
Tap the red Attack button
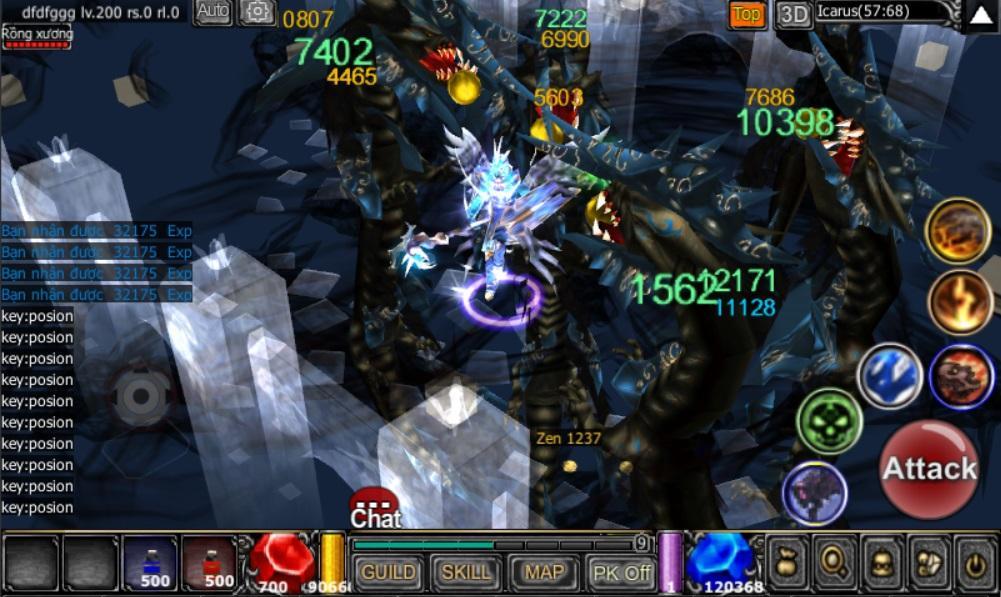[929, 469]
